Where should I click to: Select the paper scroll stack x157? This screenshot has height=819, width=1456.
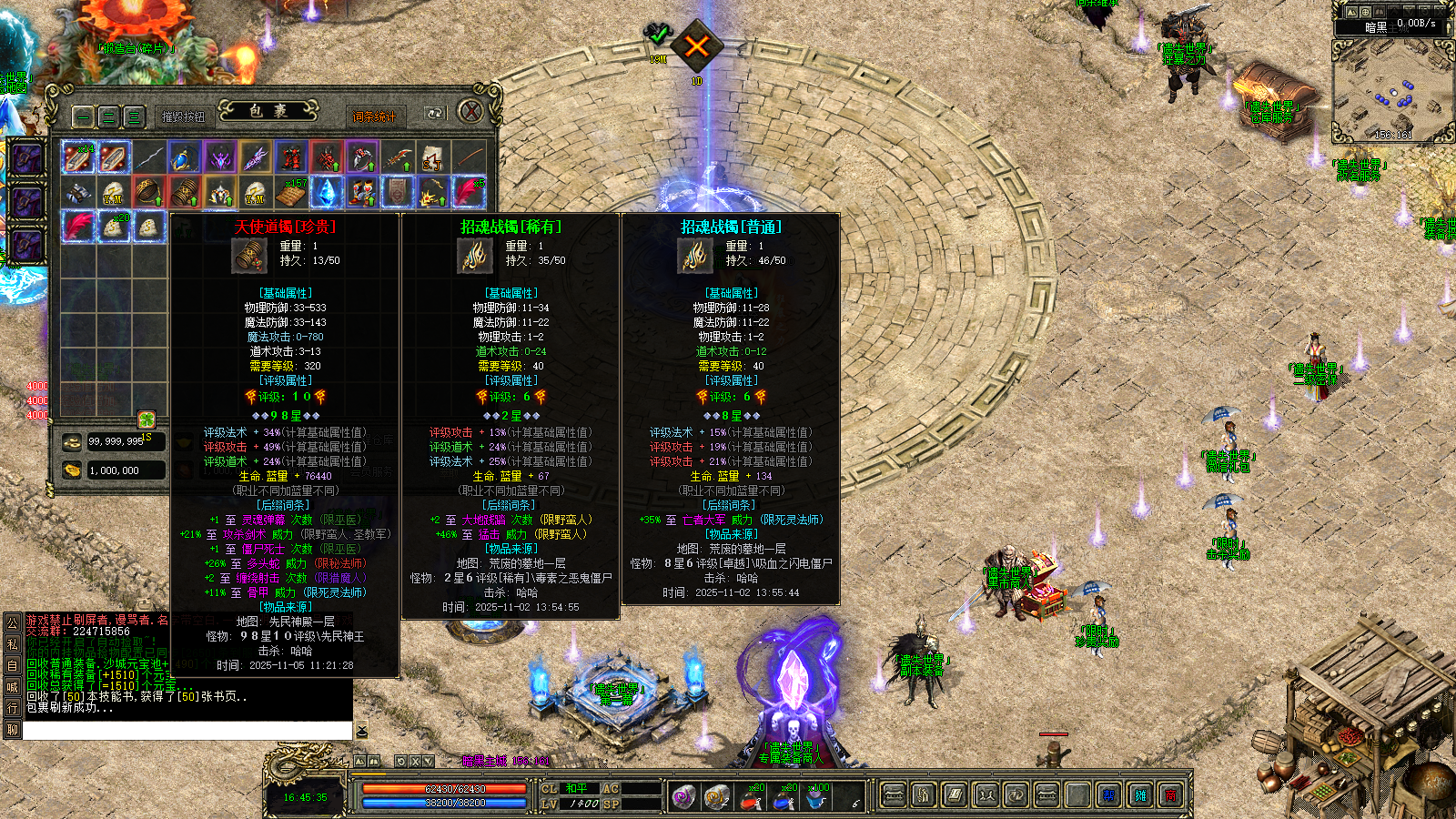coord(290,192)
